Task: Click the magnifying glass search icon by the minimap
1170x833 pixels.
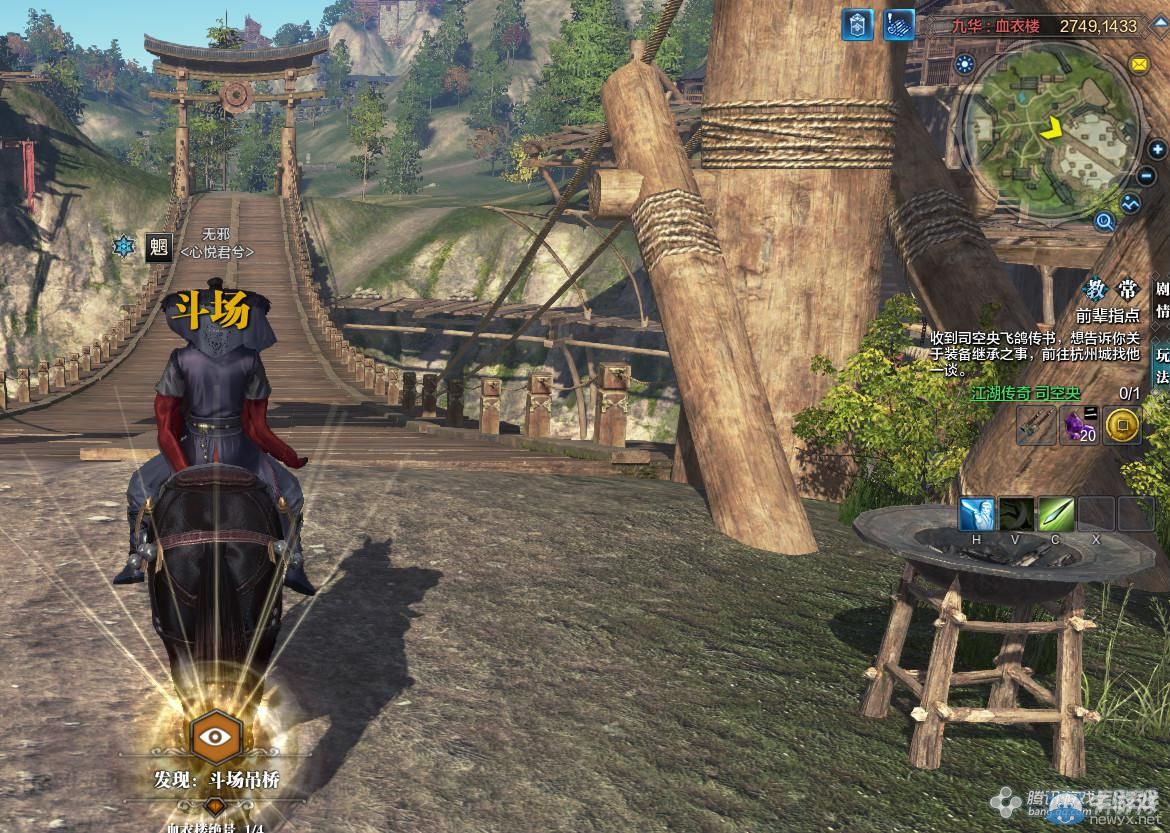Action: point(1105,222)
